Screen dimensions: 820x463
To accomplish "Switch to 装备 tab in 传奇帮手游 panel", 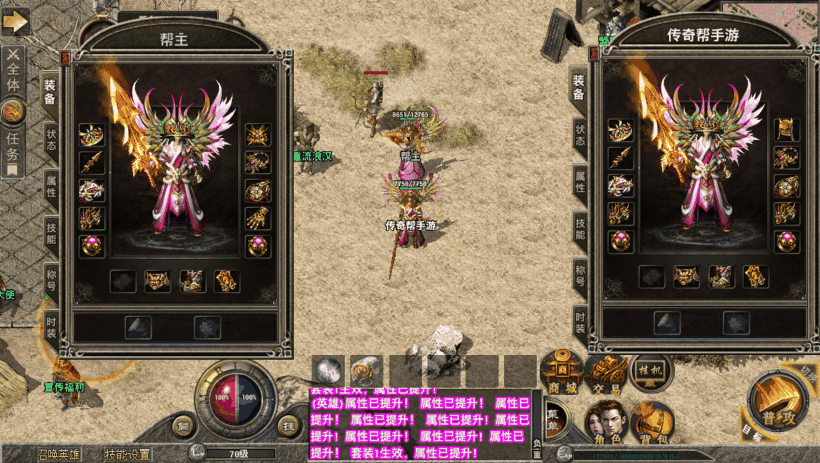I will point(580,87).
